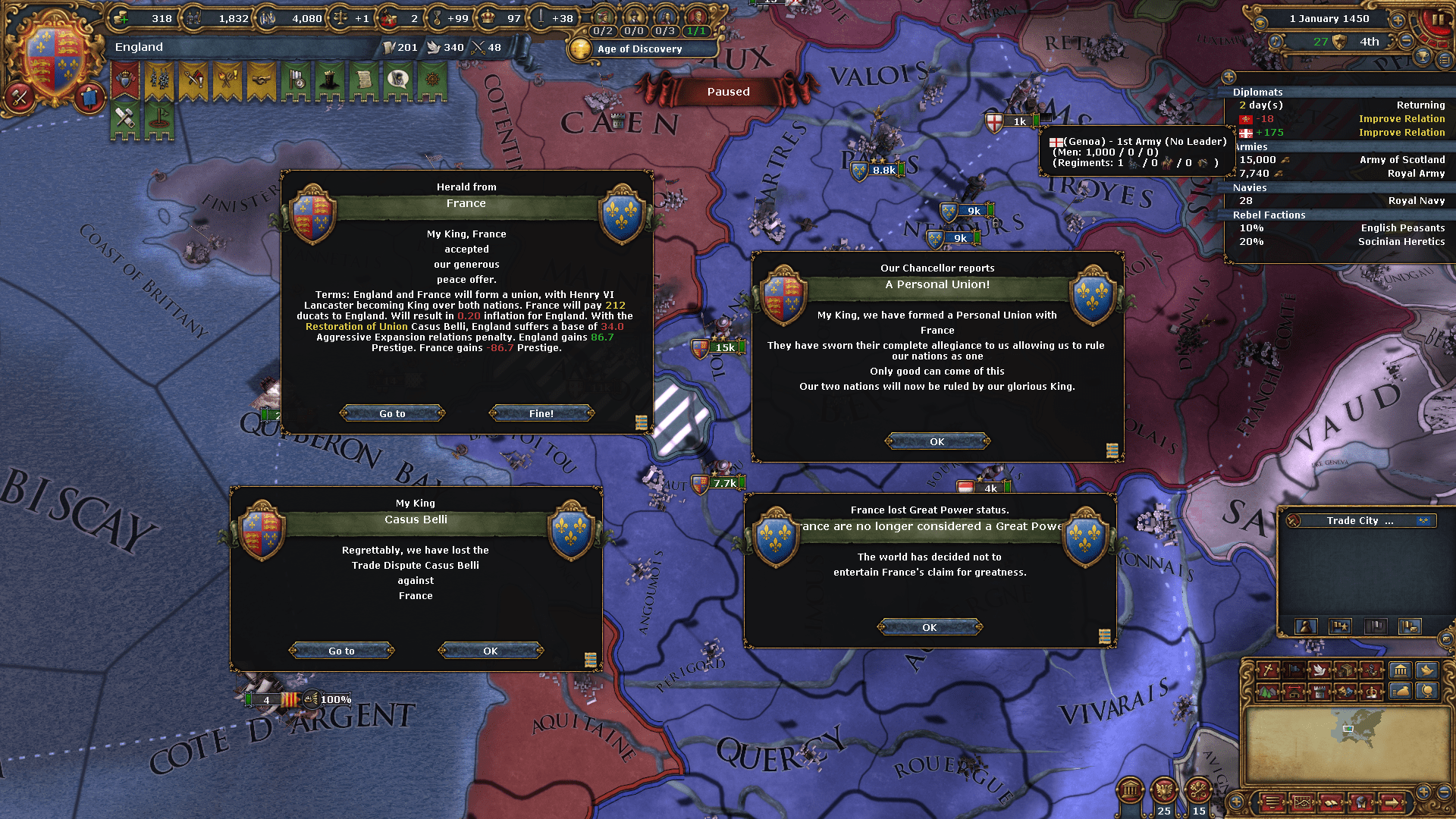
Task: Open the Age of Discovery screen
Action: click(x=641, y=49)
